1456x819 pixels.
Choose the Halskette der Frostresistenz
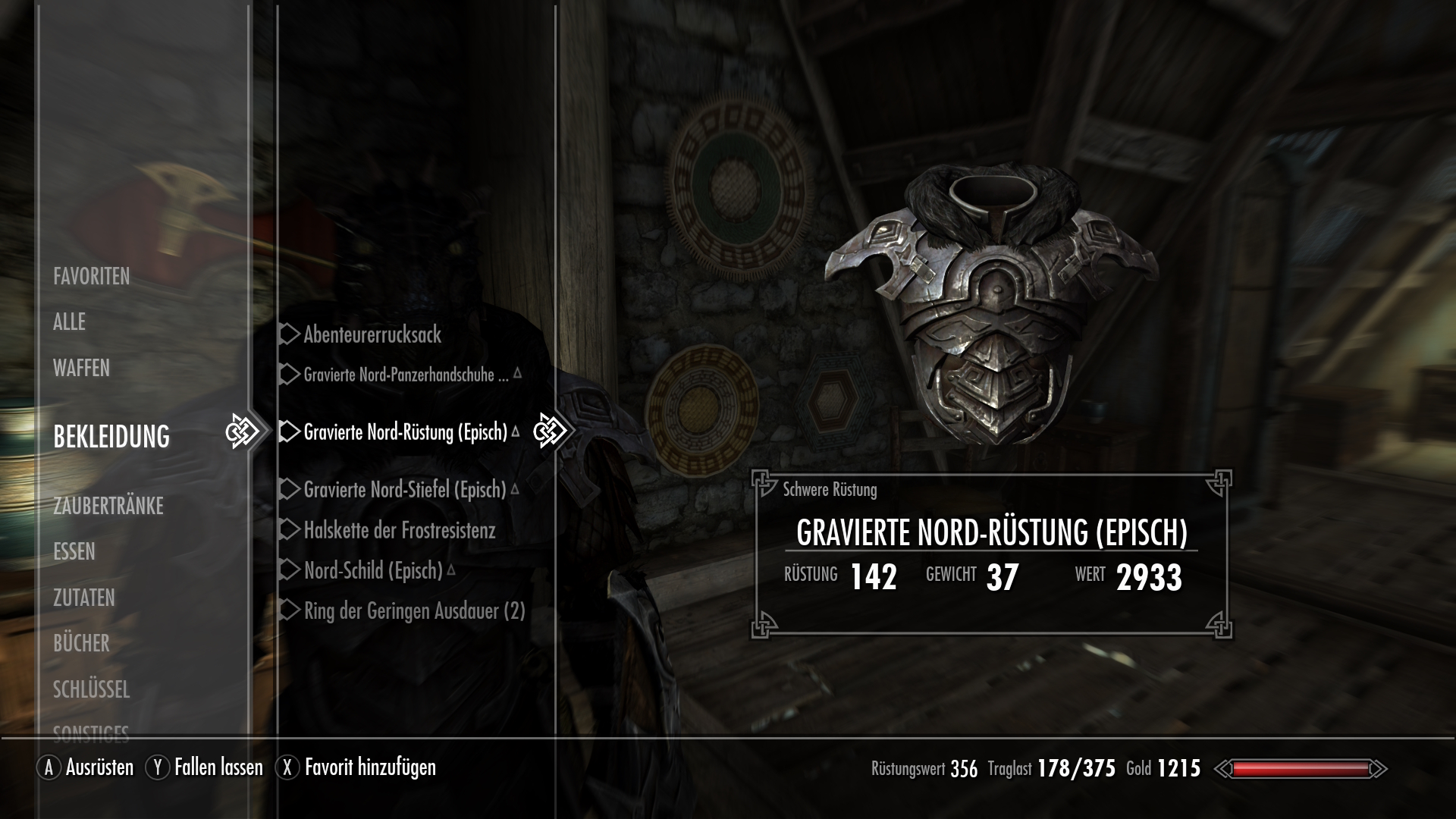coord(399,530)
